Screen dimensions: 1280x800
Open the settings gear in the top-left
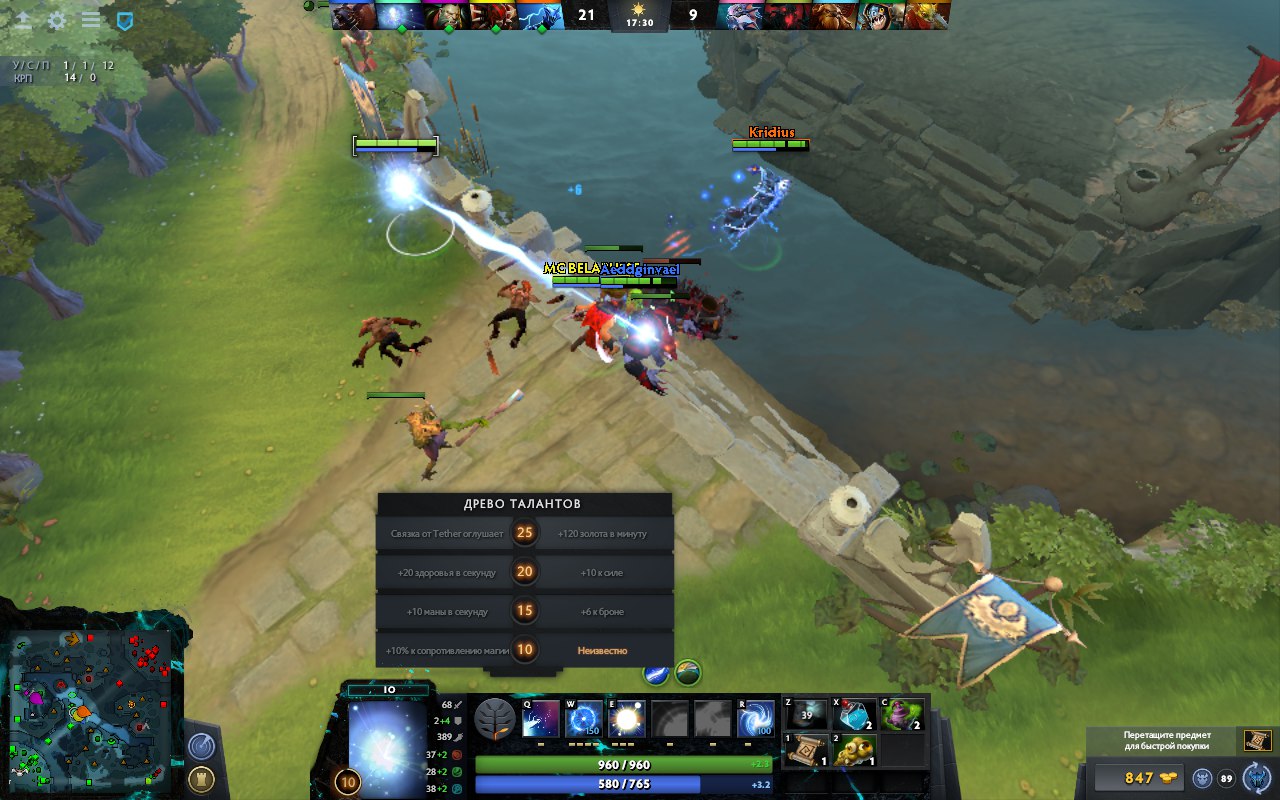57,20
